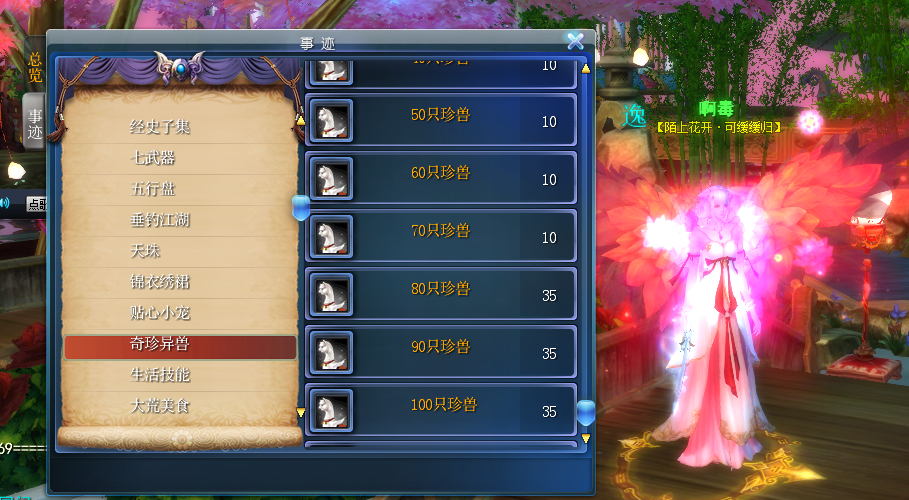Click the 90只珍兽 achievement entry
Screen dimensions: 909x500
pyautogui.click(x=440, y=352)
